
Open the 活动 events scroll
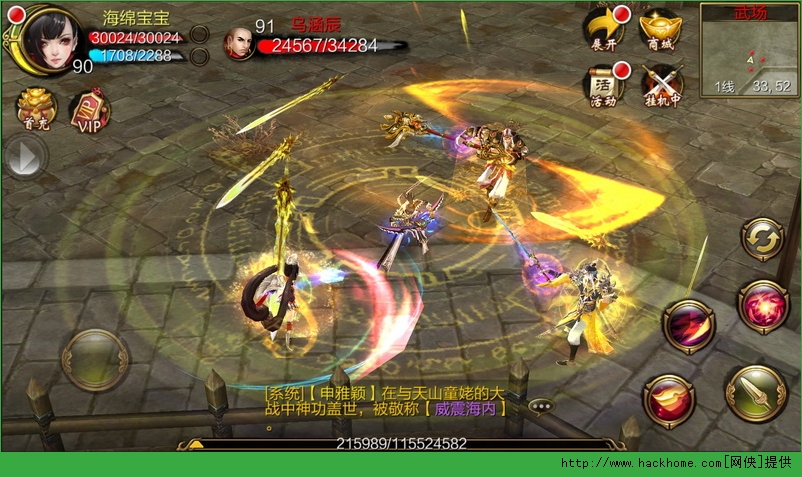[x=604, y=86]
